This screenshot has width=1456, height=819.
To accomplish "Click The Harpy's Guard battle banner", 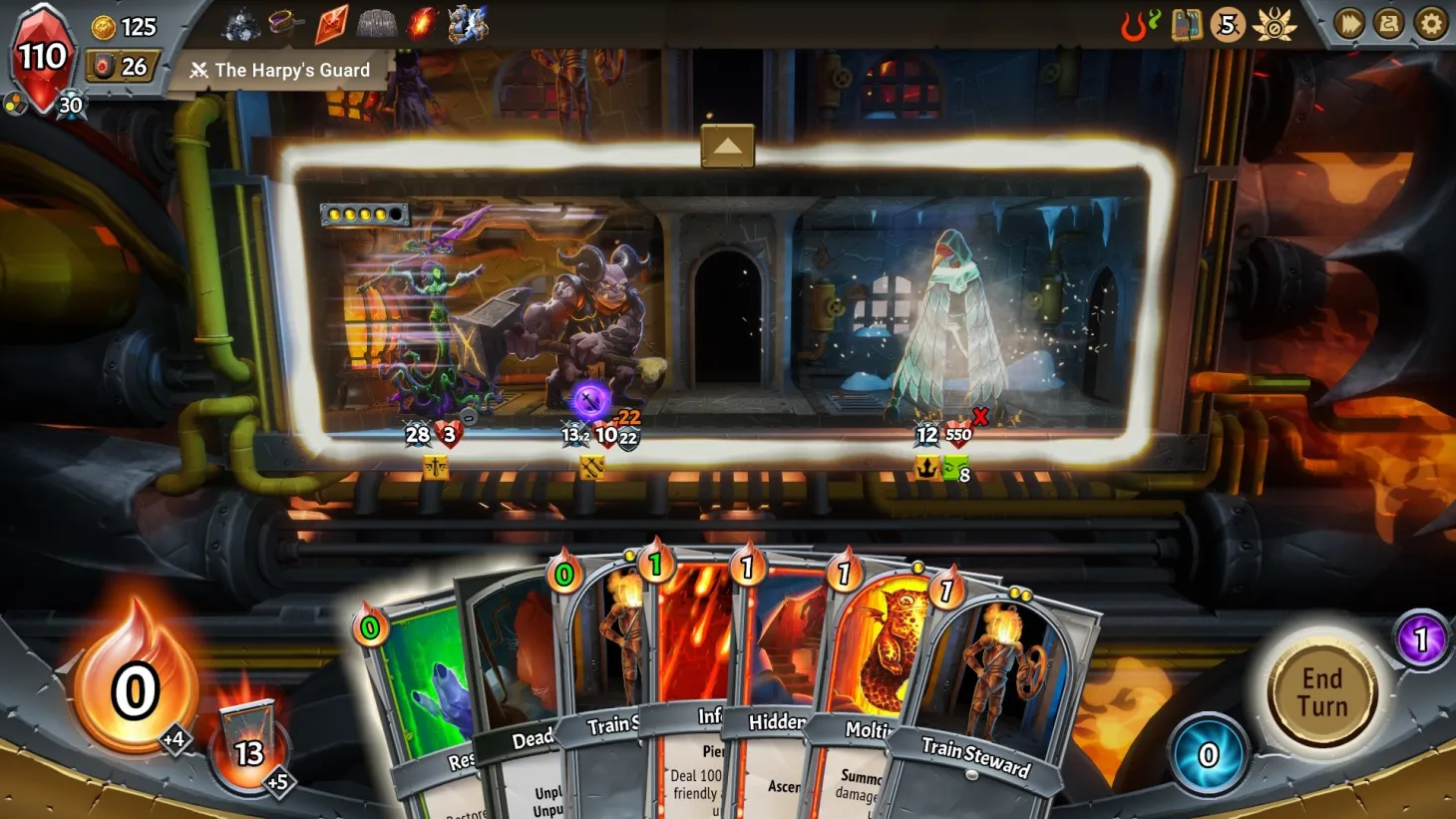I will 281,70.
